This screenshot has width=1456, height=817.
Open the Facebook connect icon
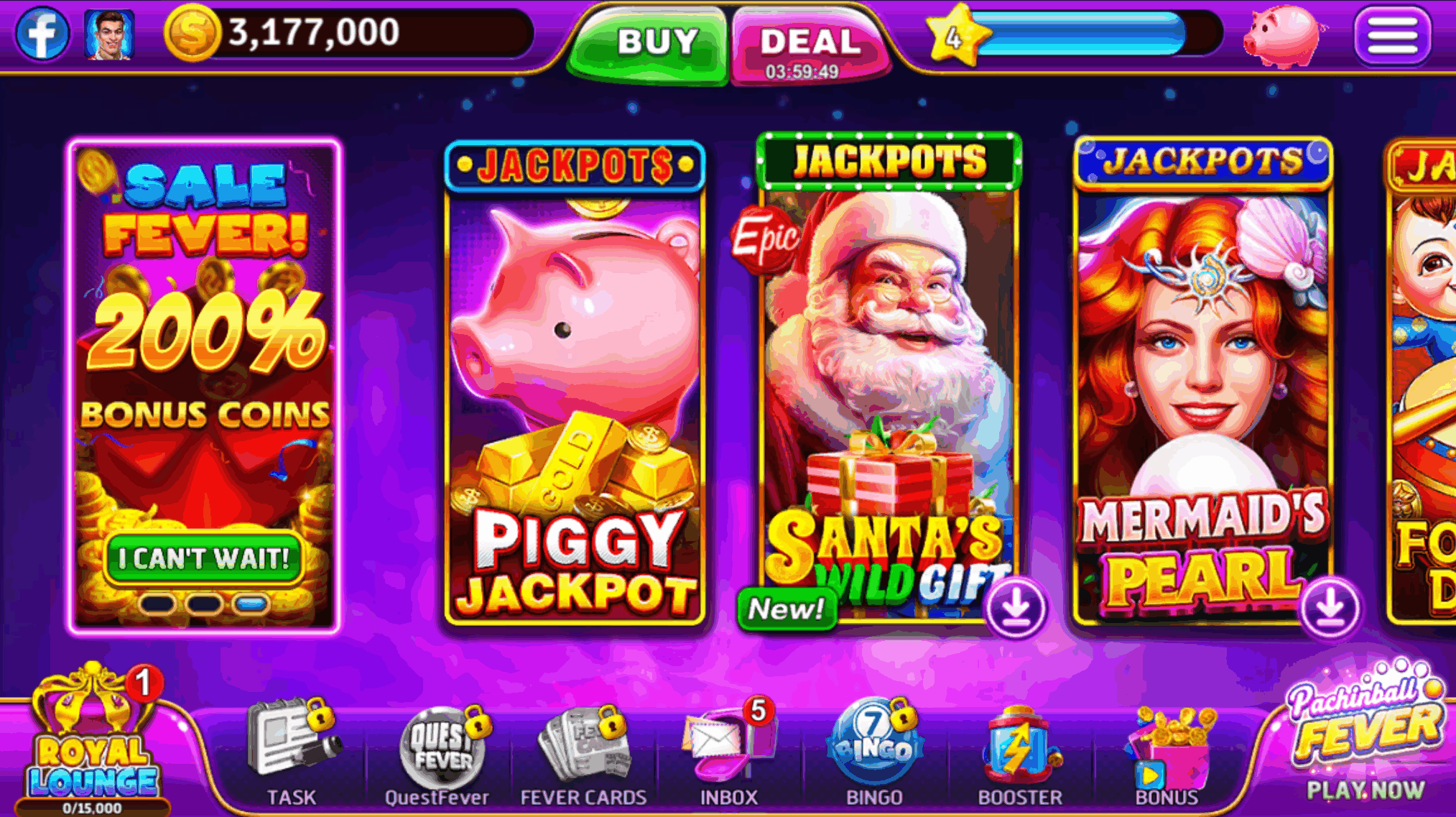45,33
